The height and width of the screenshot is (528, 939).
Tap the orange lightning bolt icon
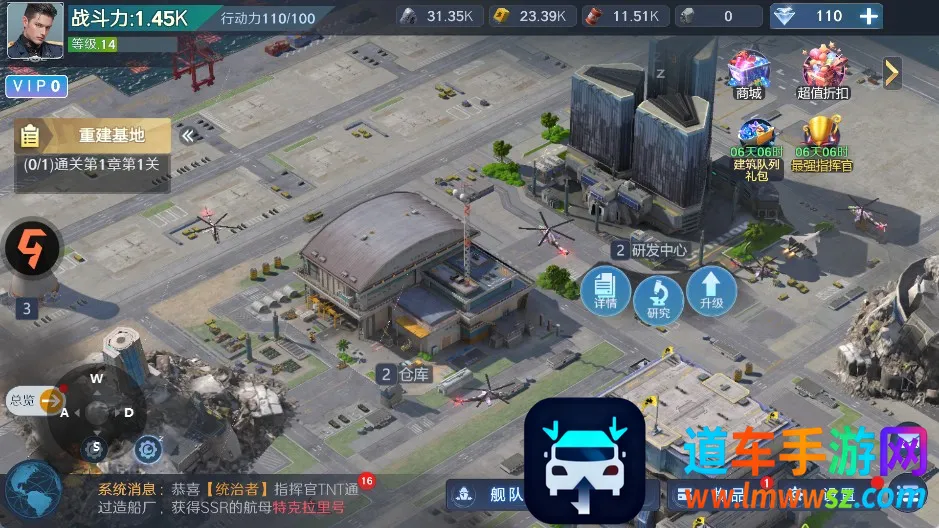click(33, 249)
